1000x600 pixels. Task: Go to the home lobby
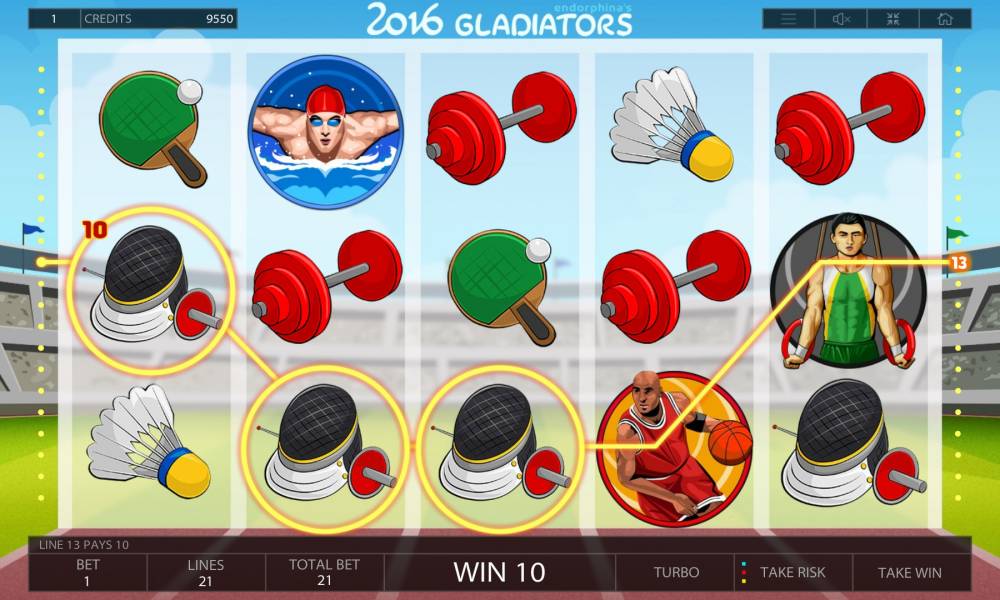coord(945,19)
